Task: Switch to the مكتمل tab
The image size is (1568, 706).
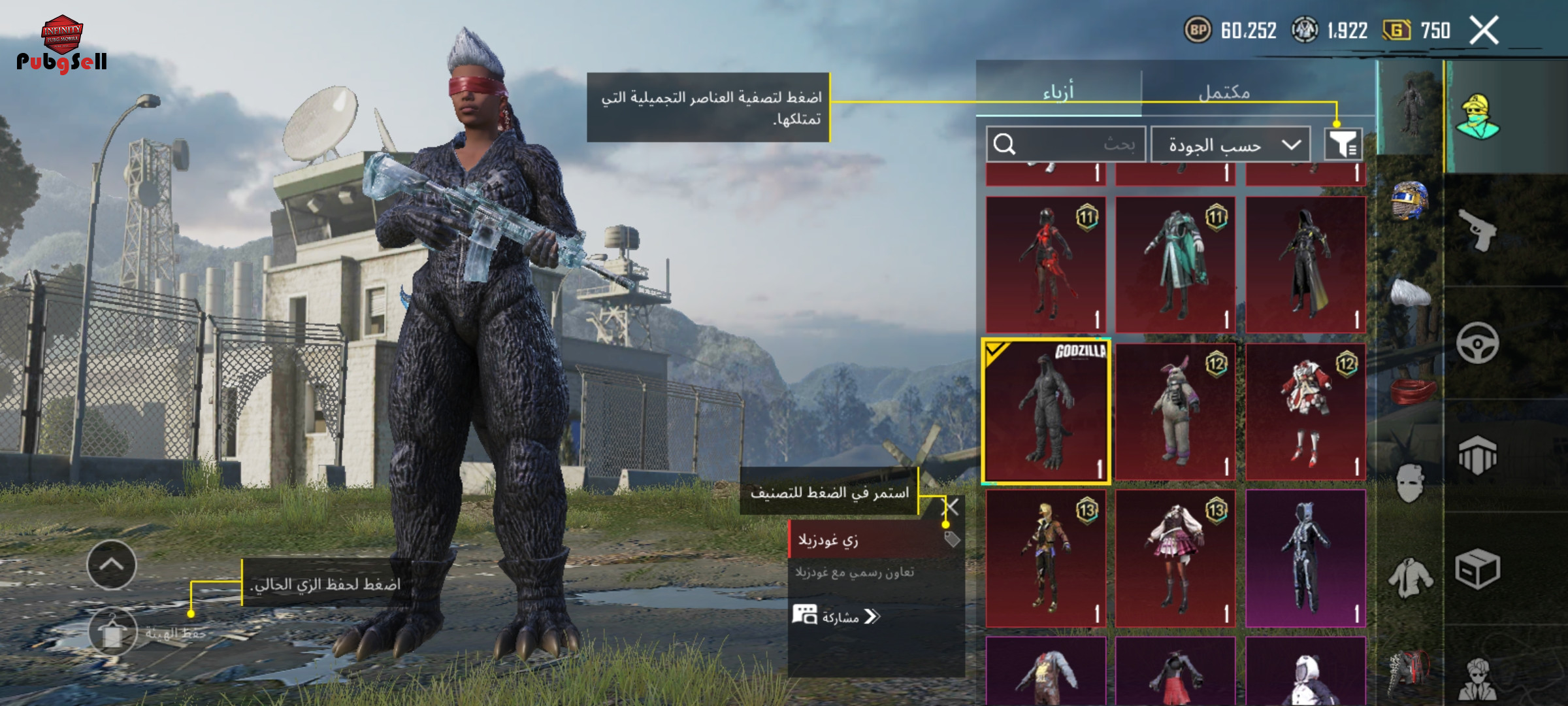Action: (1224, 92)
